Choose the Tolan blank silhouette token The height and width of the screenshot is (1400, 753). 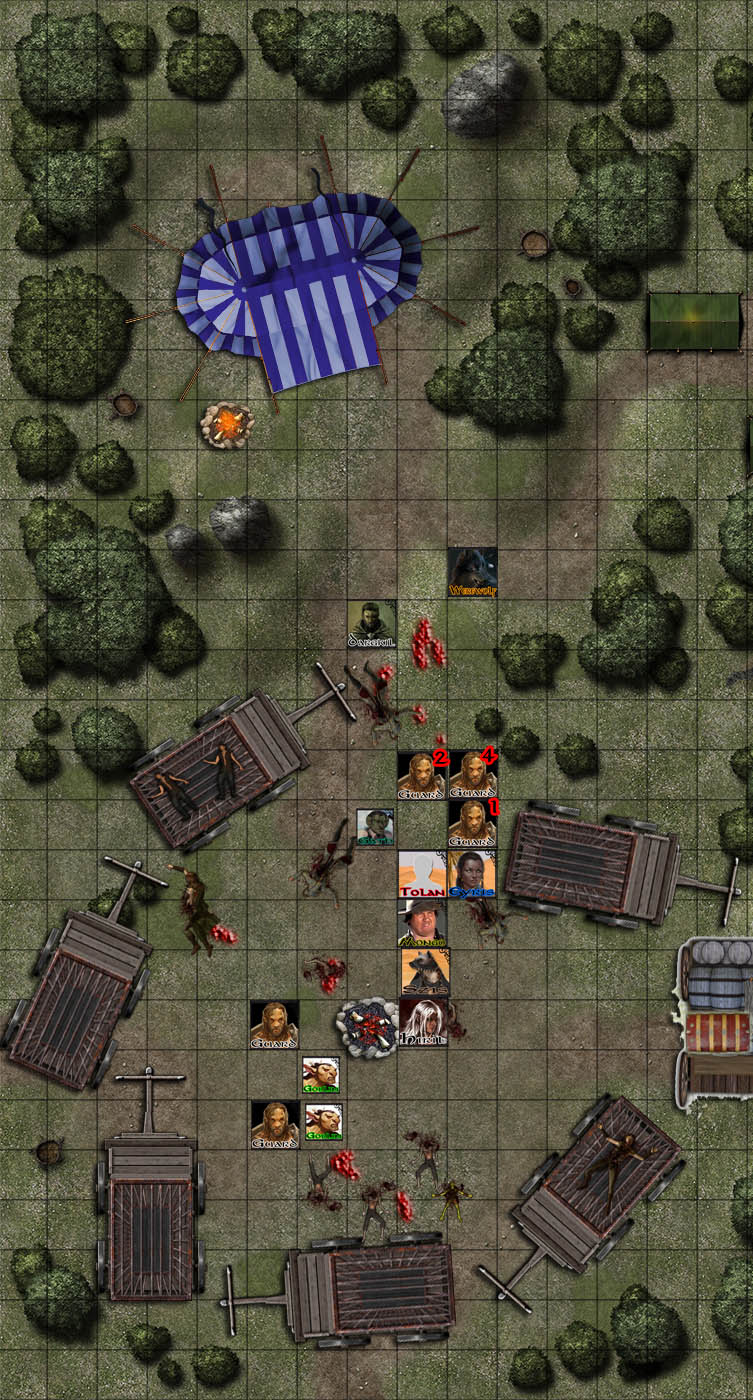[x=422, y=874]
